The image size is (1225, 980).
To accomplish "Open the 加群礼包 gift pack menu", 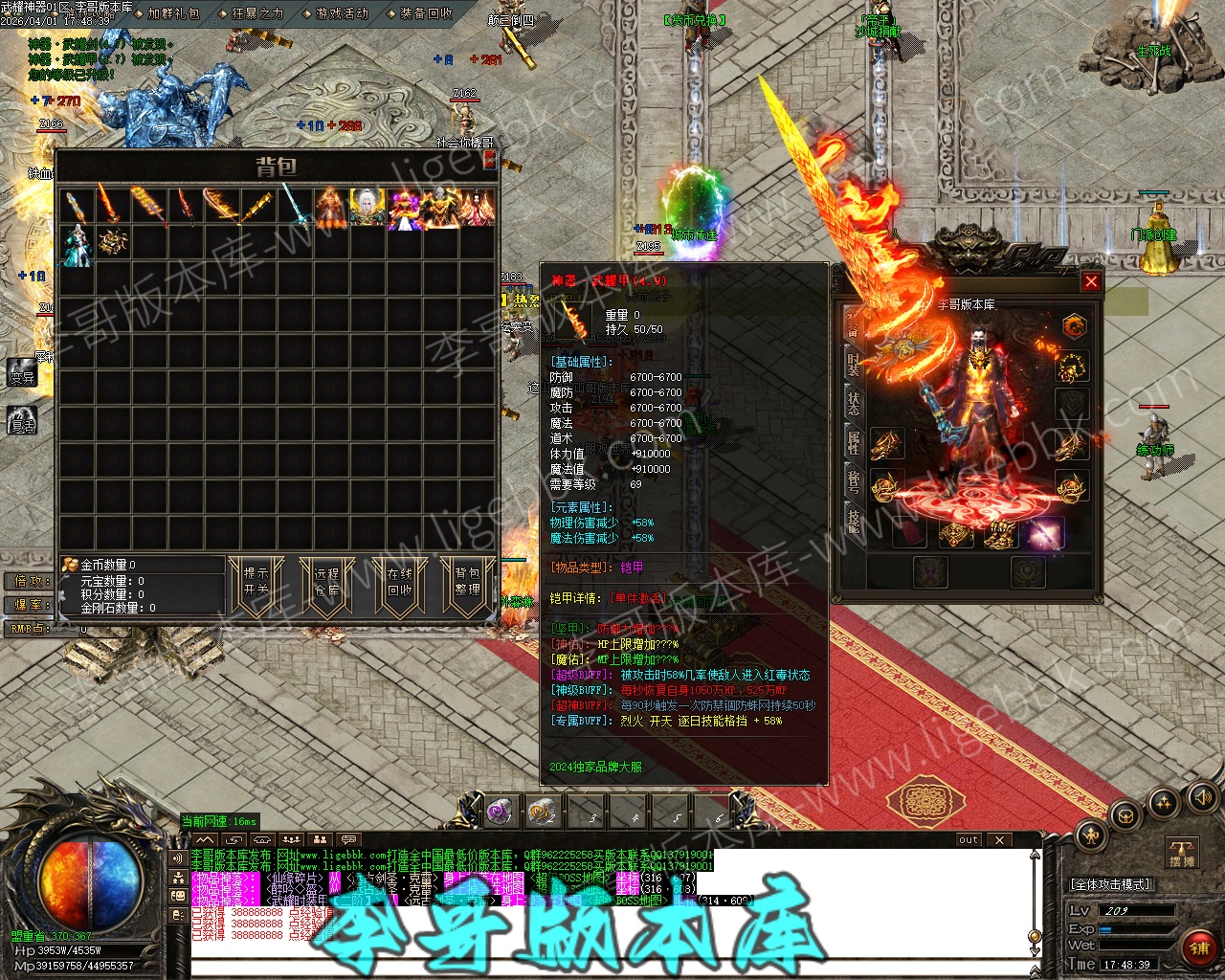I will tap(173, 13).
